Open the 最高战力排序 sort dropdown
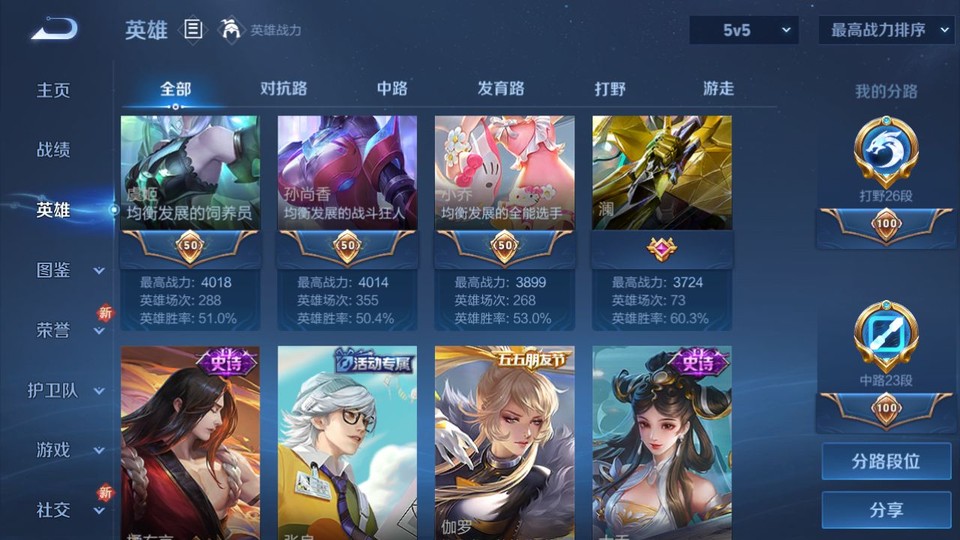 (x=886, y=30)
